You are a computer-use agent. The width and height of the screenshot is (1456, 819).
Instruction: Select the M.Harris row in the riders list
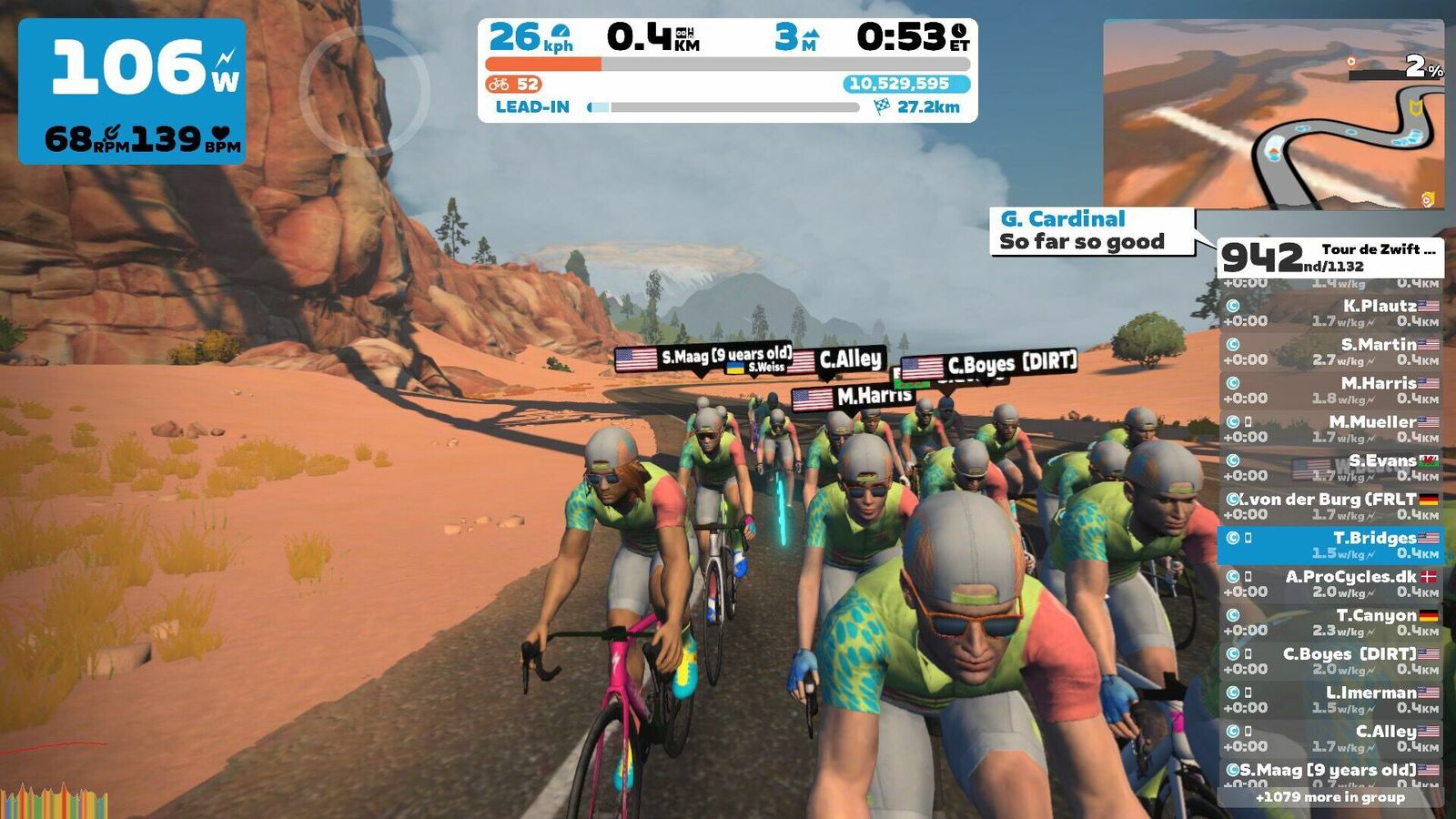1330,389
